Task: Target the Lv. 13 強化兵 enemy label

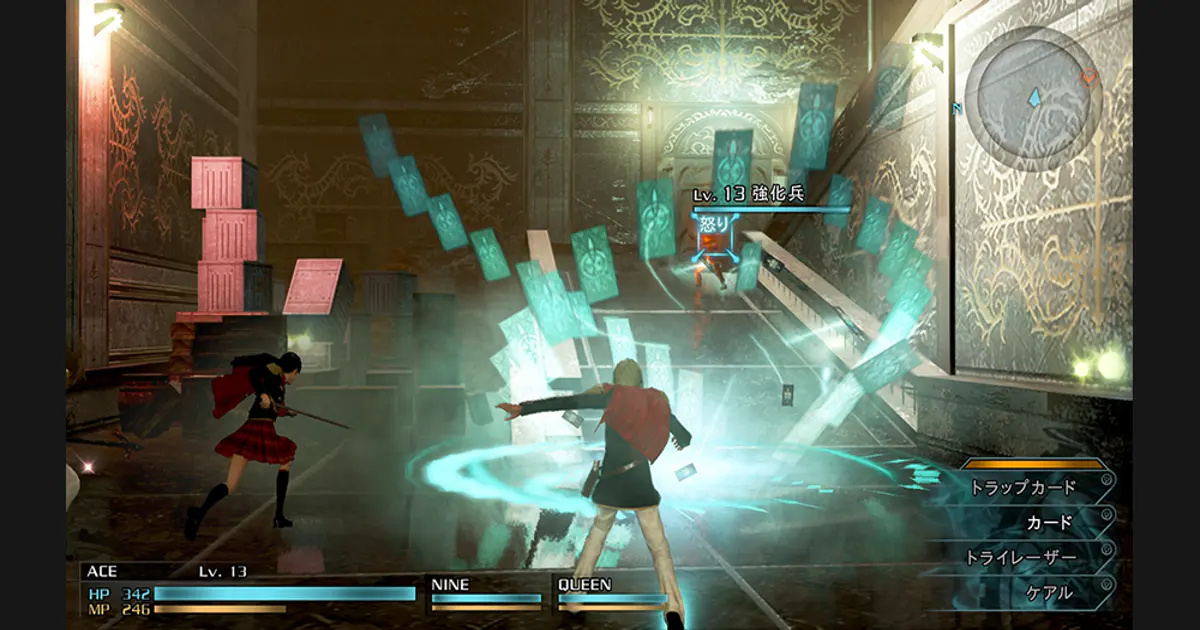Action: (x=750, y=195)
